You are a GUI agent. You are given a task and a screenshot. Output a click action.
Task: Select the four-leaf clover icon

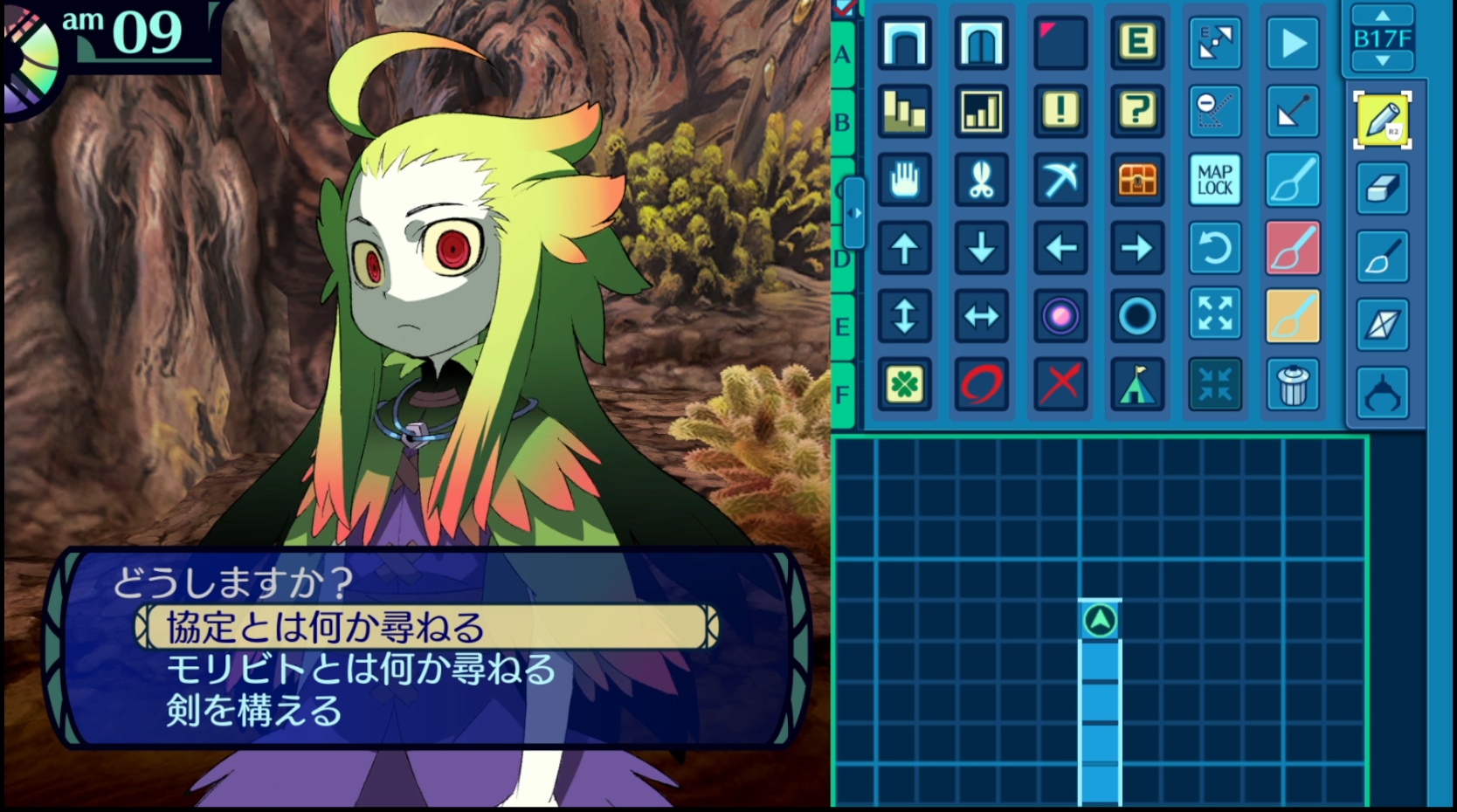(x=904, y=384)
